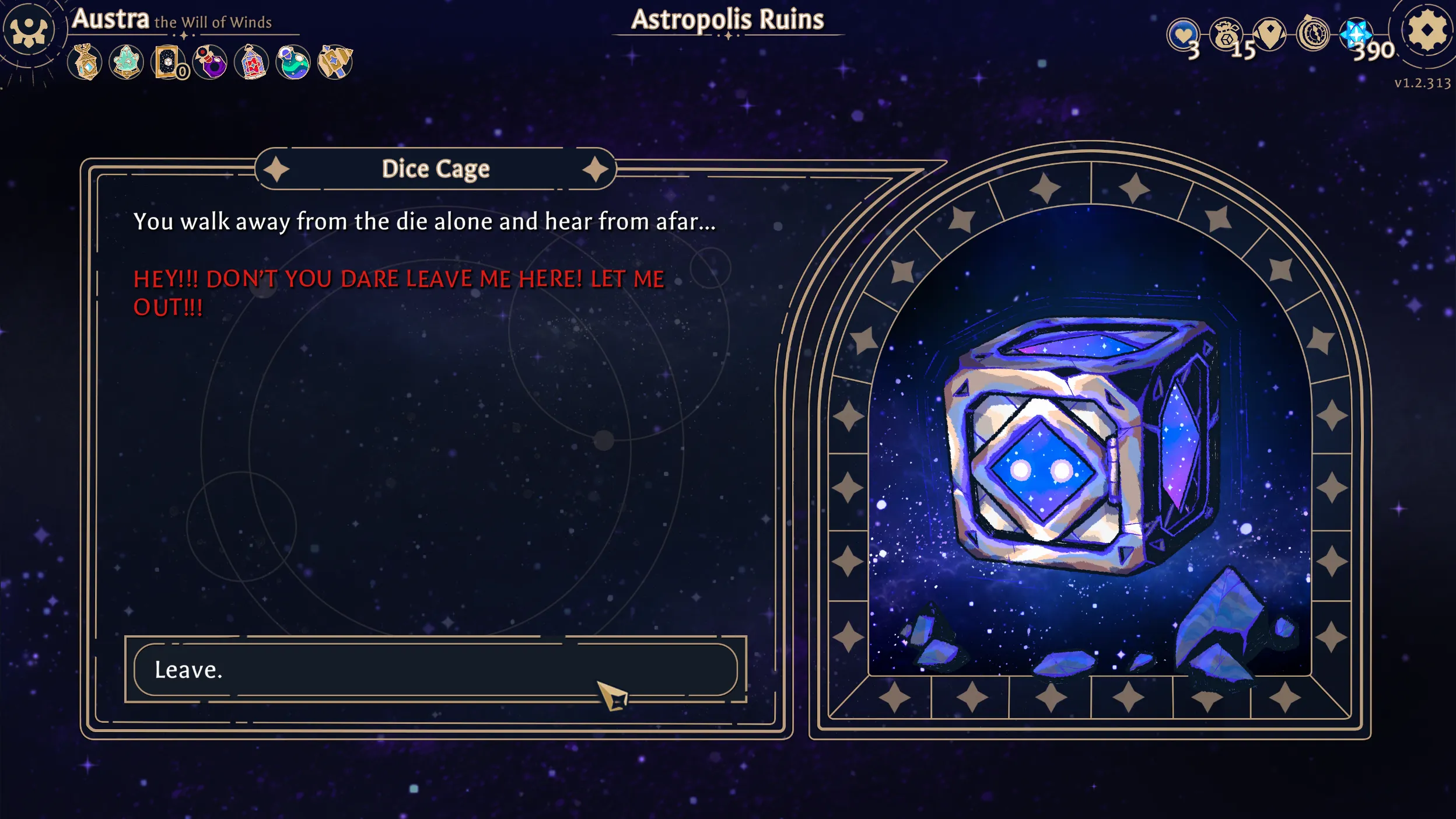The image size is (1456, 819).
Task: Click the Astropolis Ruins location title
Action: point(728,19)
